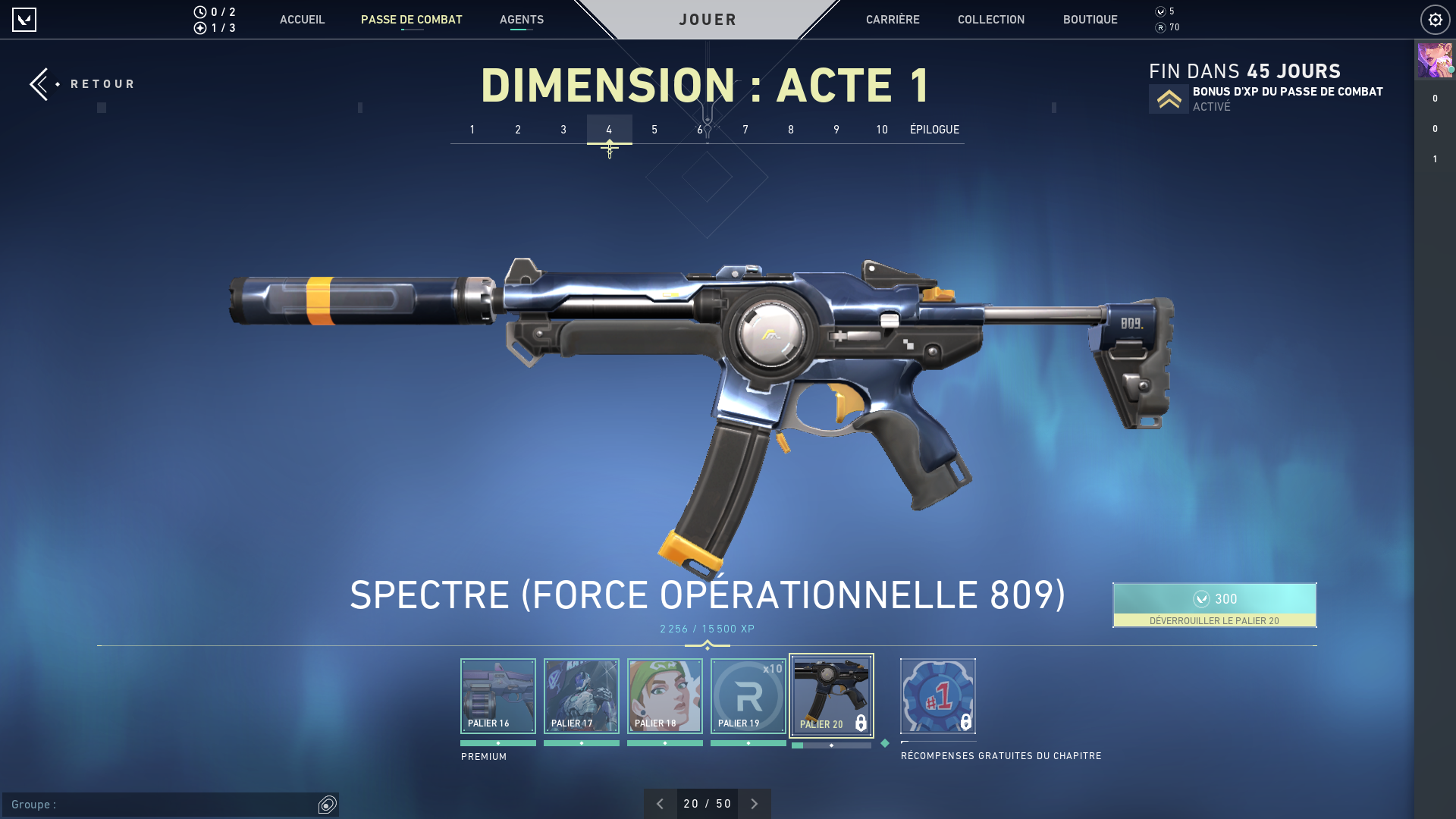Click the weekly missions icon showing 1/3
The image size is (1456, 819).
[x=199, y=28]
